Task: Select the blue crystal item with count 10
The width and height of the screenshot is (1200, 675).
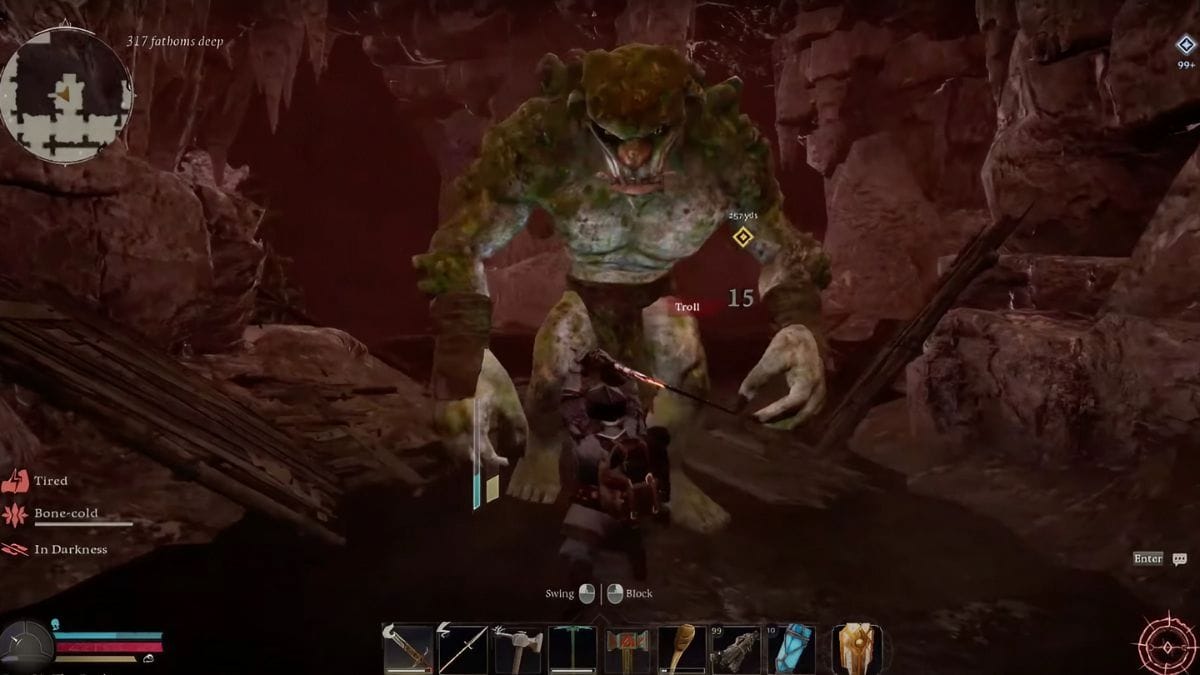Action: point(791,649)
